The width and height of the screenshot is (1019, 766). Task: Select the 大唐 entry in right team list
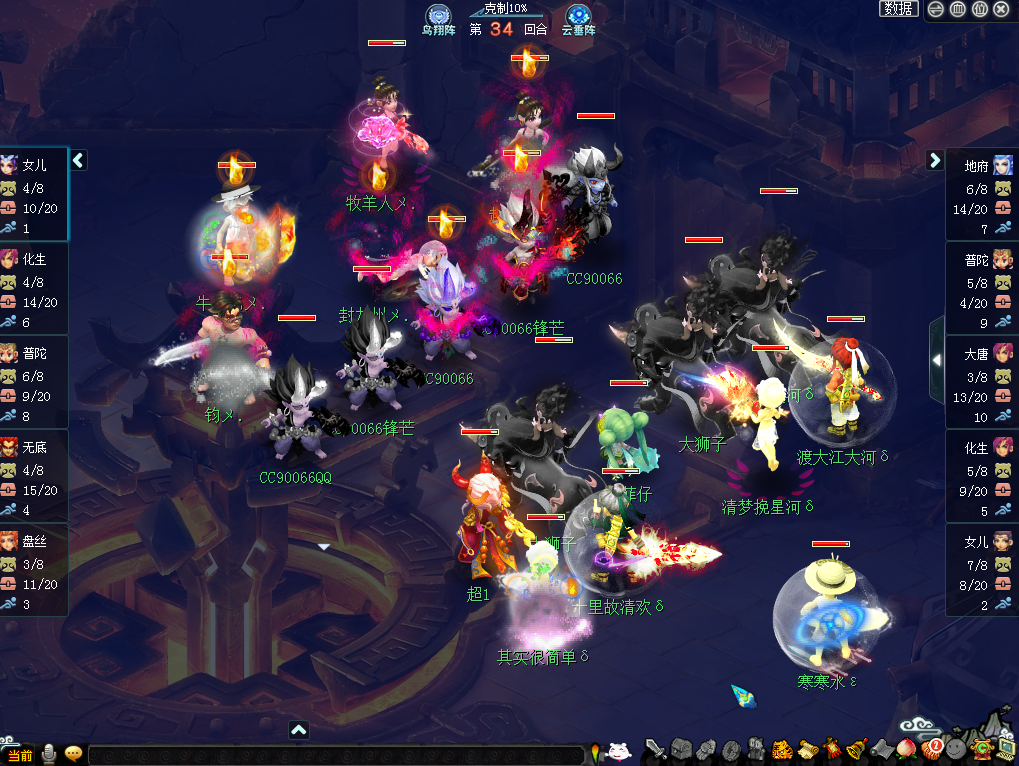tap(982, 382)
